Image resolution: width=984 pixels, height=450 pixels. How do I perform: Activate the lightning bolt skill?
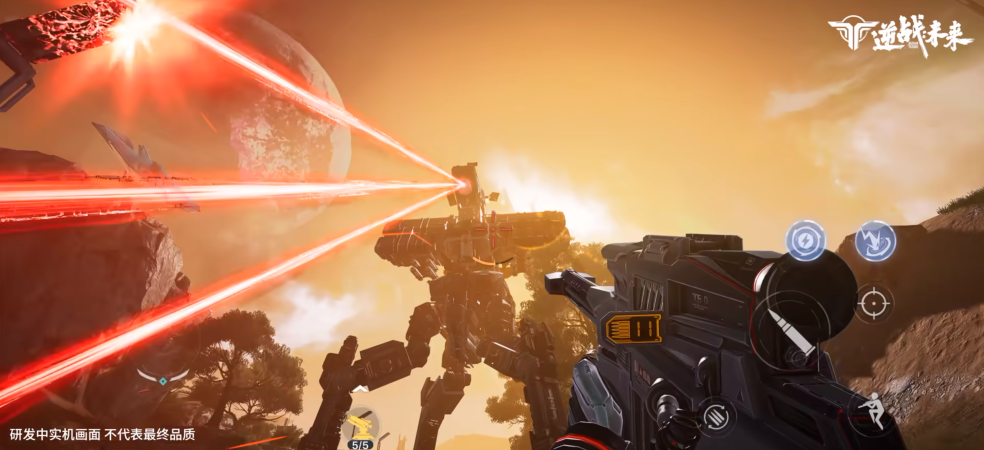tap(805, 241)
